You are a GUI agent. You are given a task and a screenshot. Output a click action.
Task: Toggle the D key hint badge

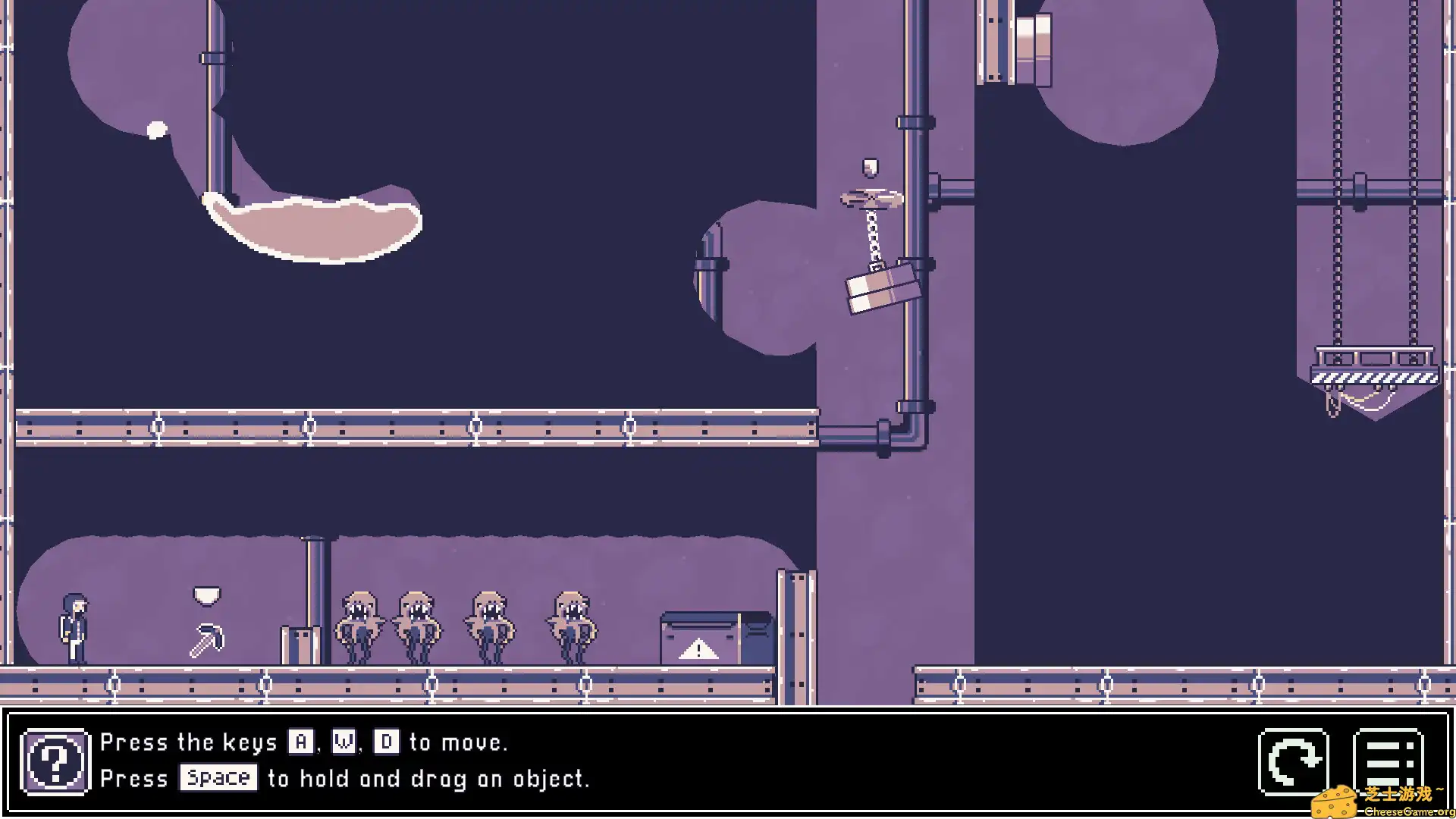click(385, 742)
